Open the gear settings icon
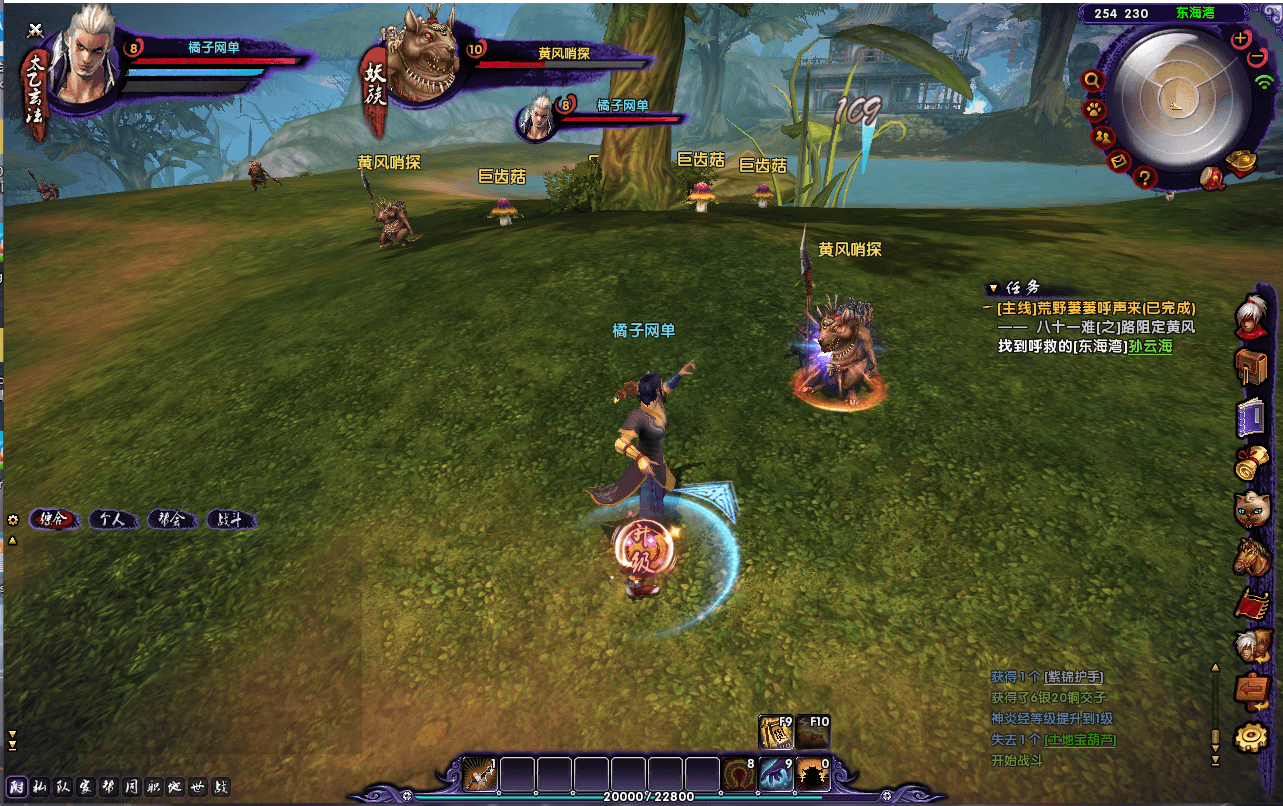The image size is (1283, 806). point(1252,737)
